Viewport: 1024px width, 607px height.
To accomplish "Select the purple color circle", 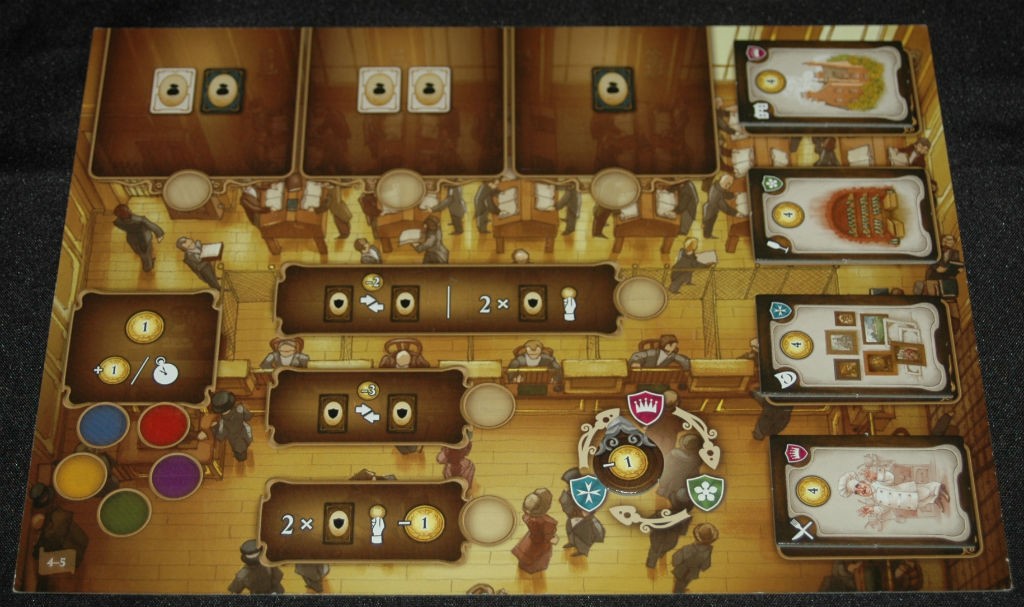I will (x=176, y=476).
